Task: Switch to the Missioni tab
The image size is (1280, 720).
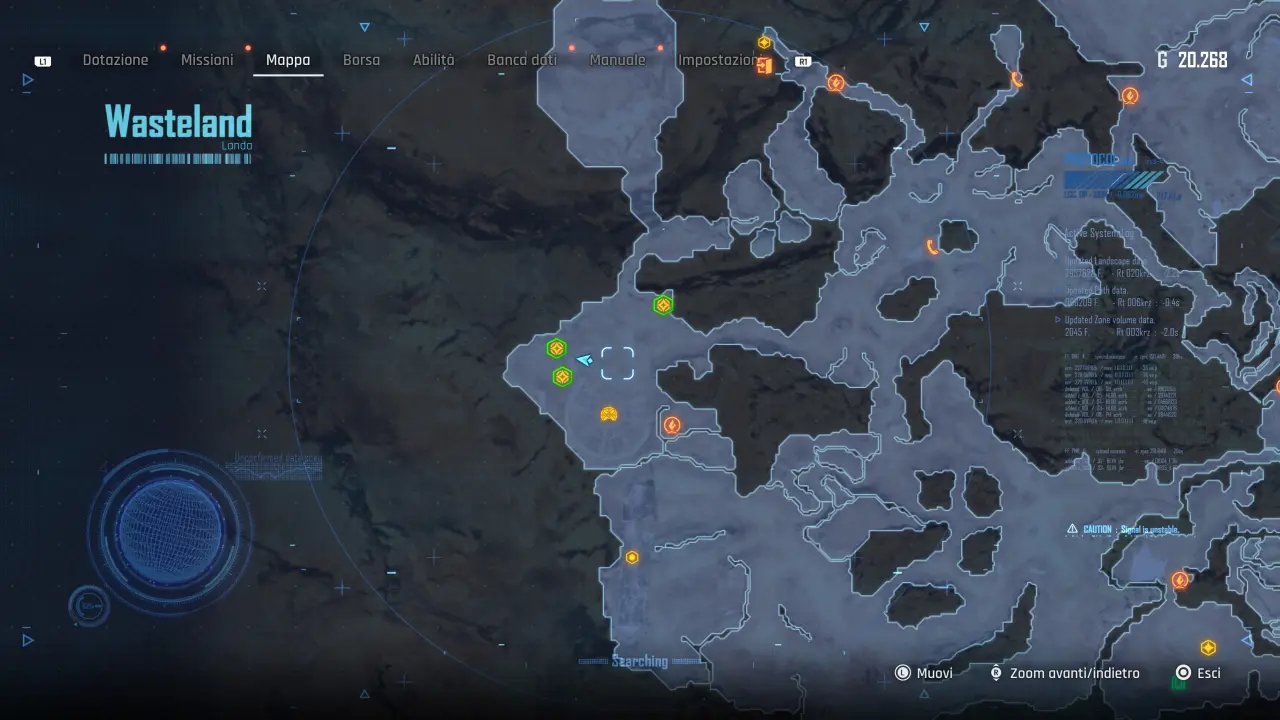Action: [207, 60]
